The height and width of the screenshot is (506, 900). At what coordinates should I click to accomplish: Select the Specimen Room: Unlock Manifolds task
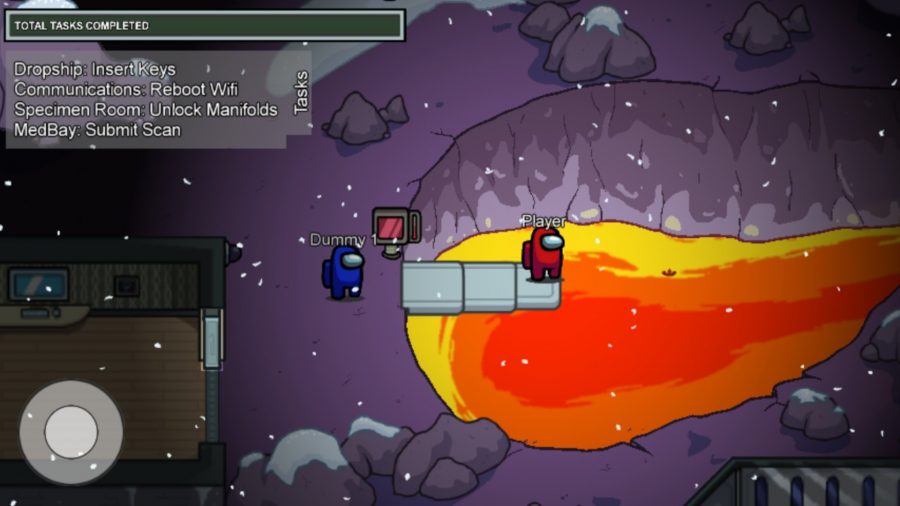point(146,109)
